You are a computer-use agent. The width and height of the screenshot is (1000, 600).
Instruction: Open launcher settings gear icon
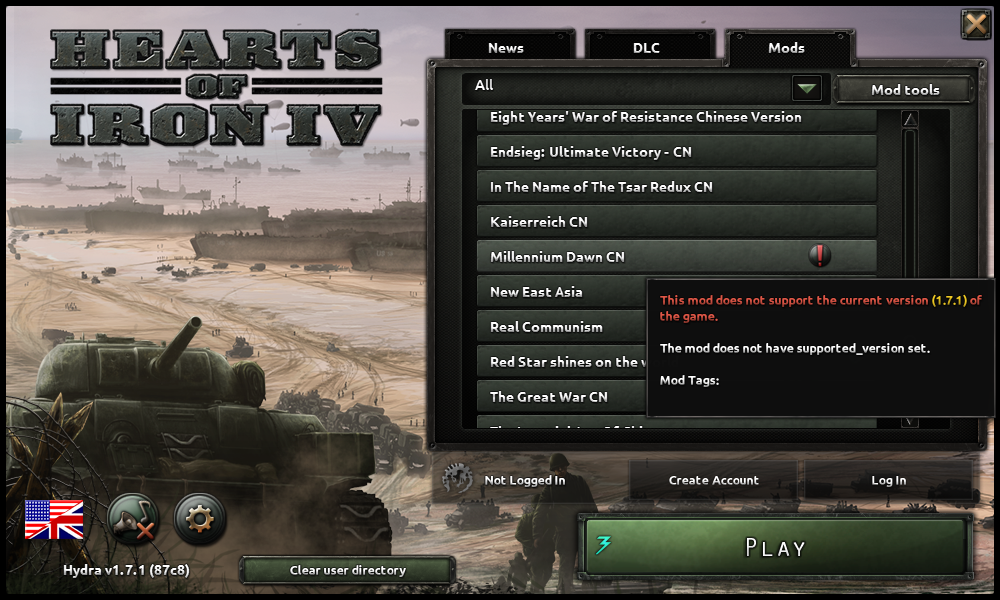pyautogui.click(x=200, y=519)
